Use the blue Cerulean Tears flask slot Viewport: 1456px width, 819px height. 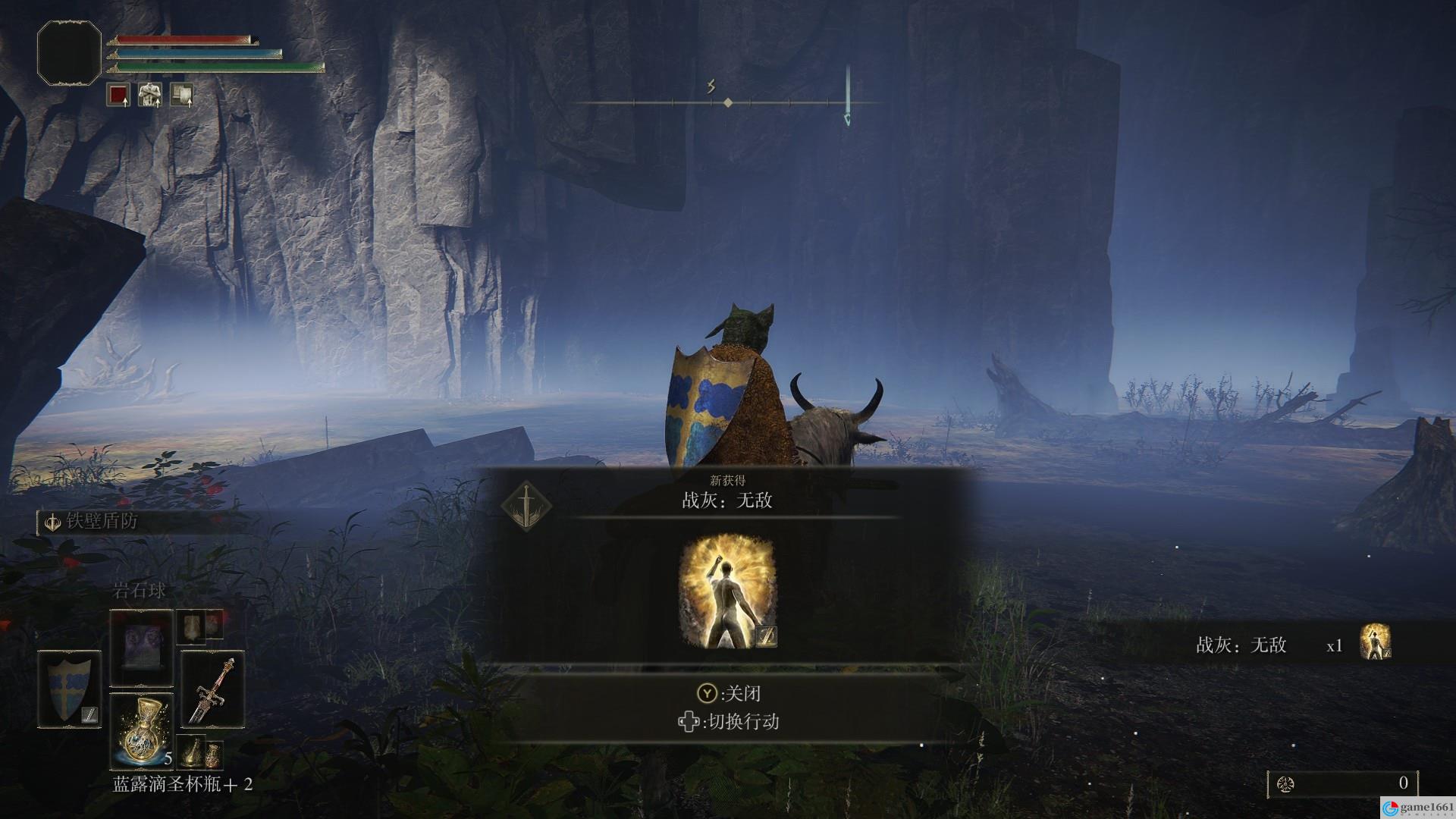point(142,730)
